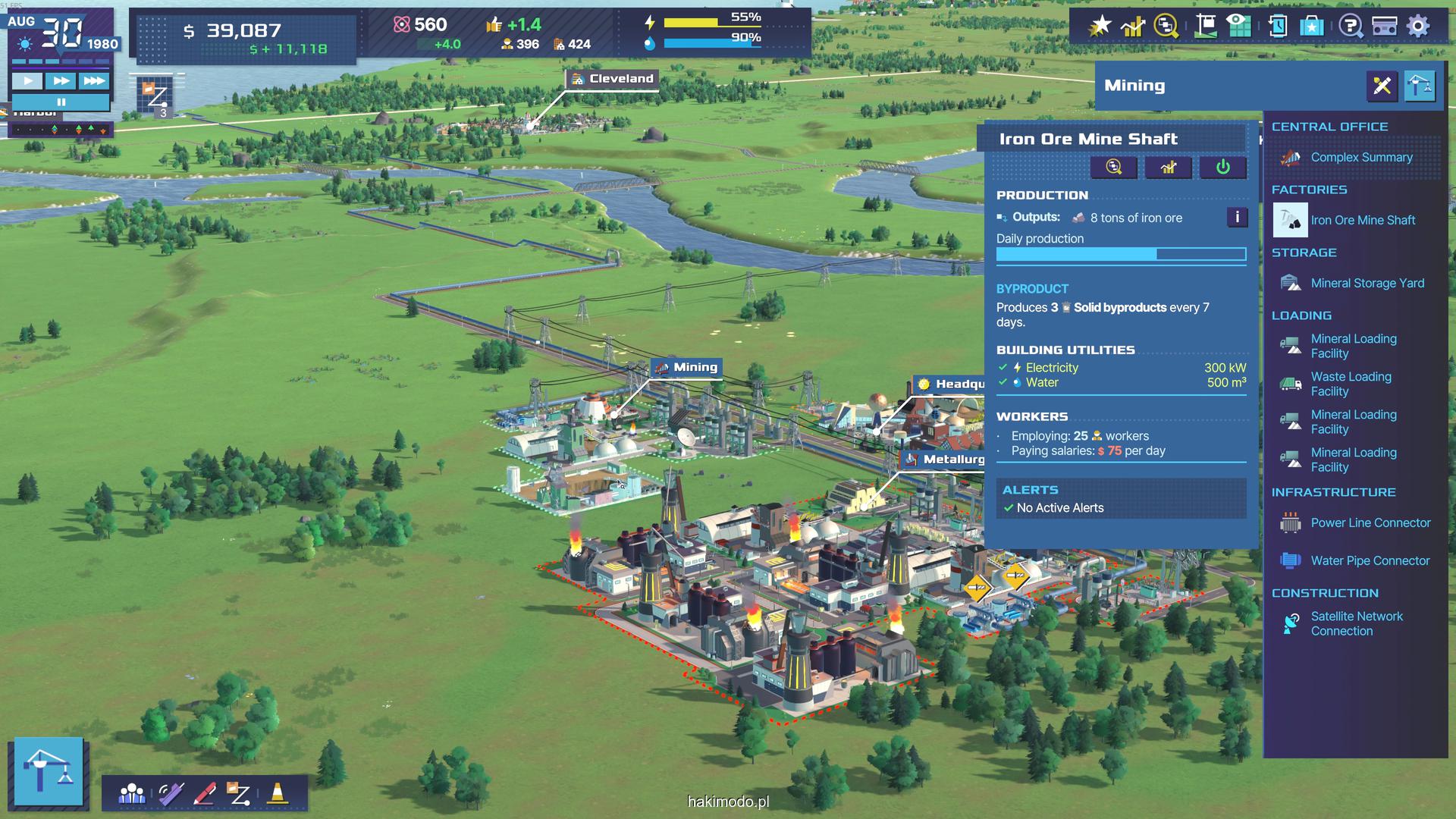1456x819 pixels.
Task: Select Complex Summary under Central Office
Action: tap(1361, 158)
